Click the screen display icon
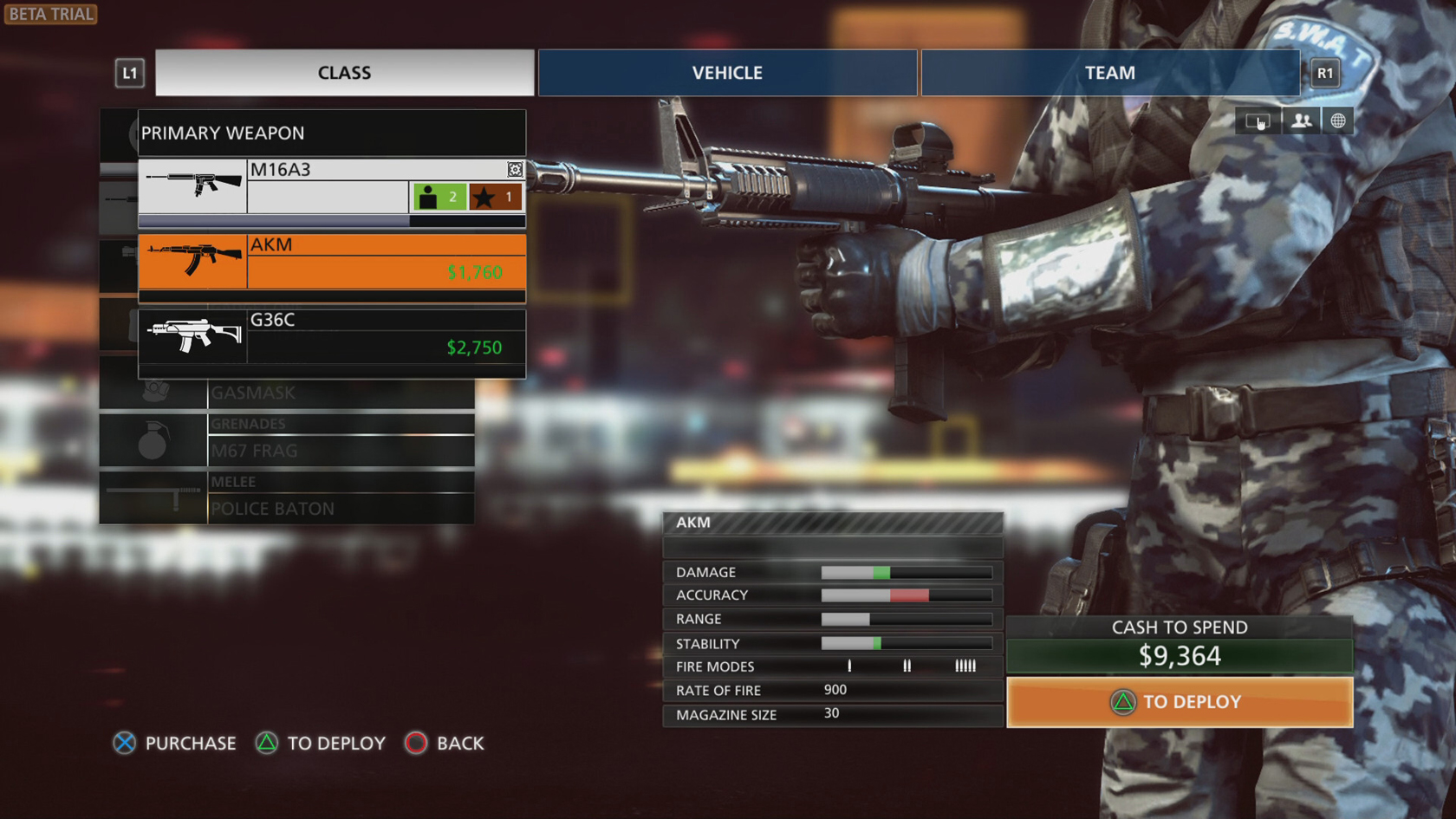 click(1258, 120)
